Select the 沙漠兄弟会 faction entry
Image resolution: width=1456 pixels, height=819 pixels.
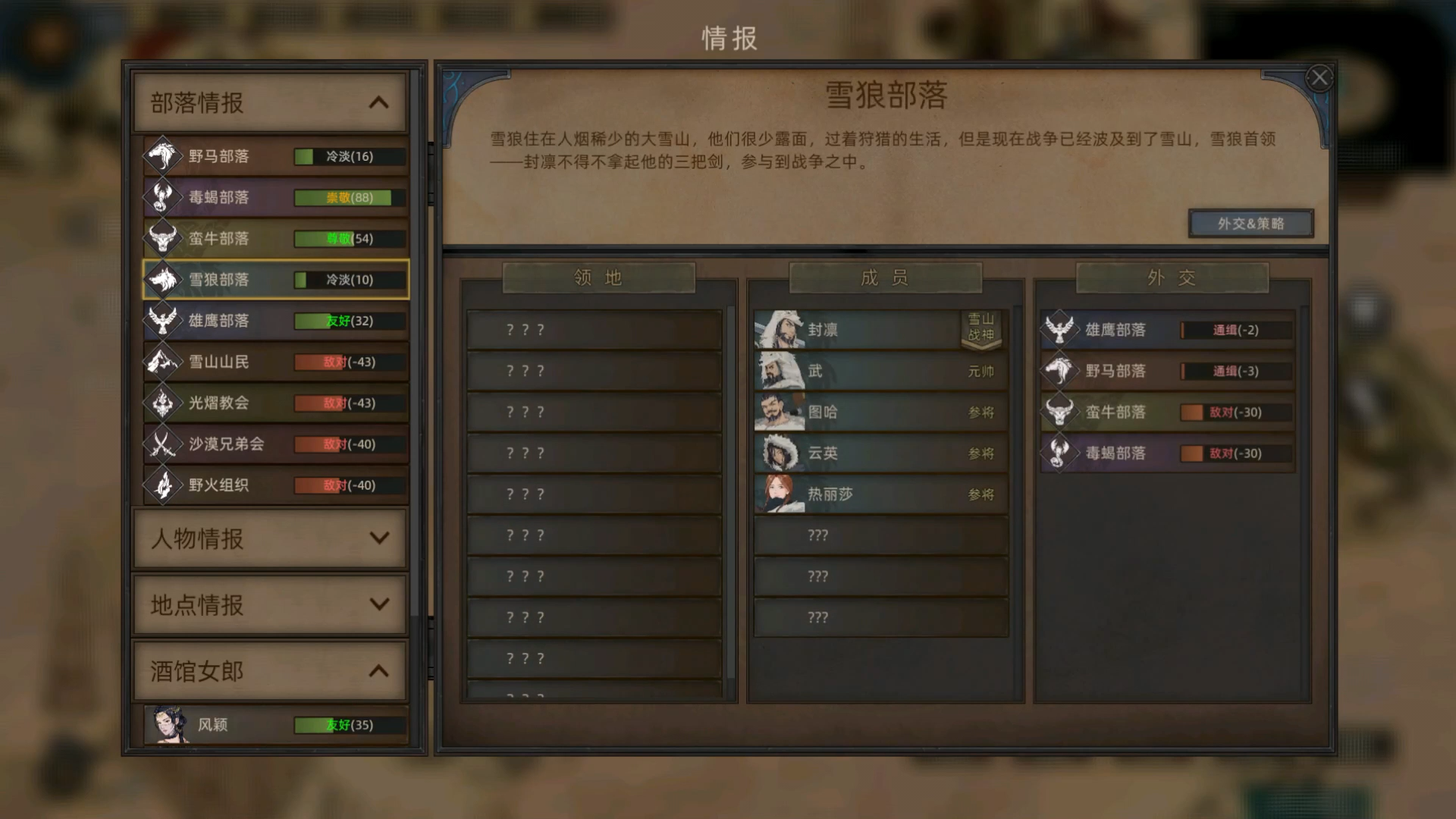(273, 444)
